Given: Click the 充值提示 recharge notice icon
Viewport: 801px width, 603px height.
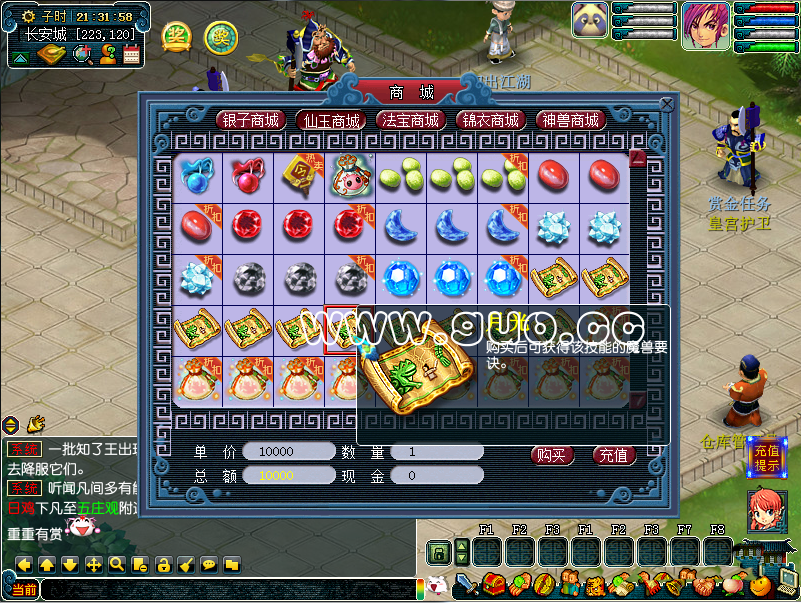Looking at the screenshot, I should point(765,457).
